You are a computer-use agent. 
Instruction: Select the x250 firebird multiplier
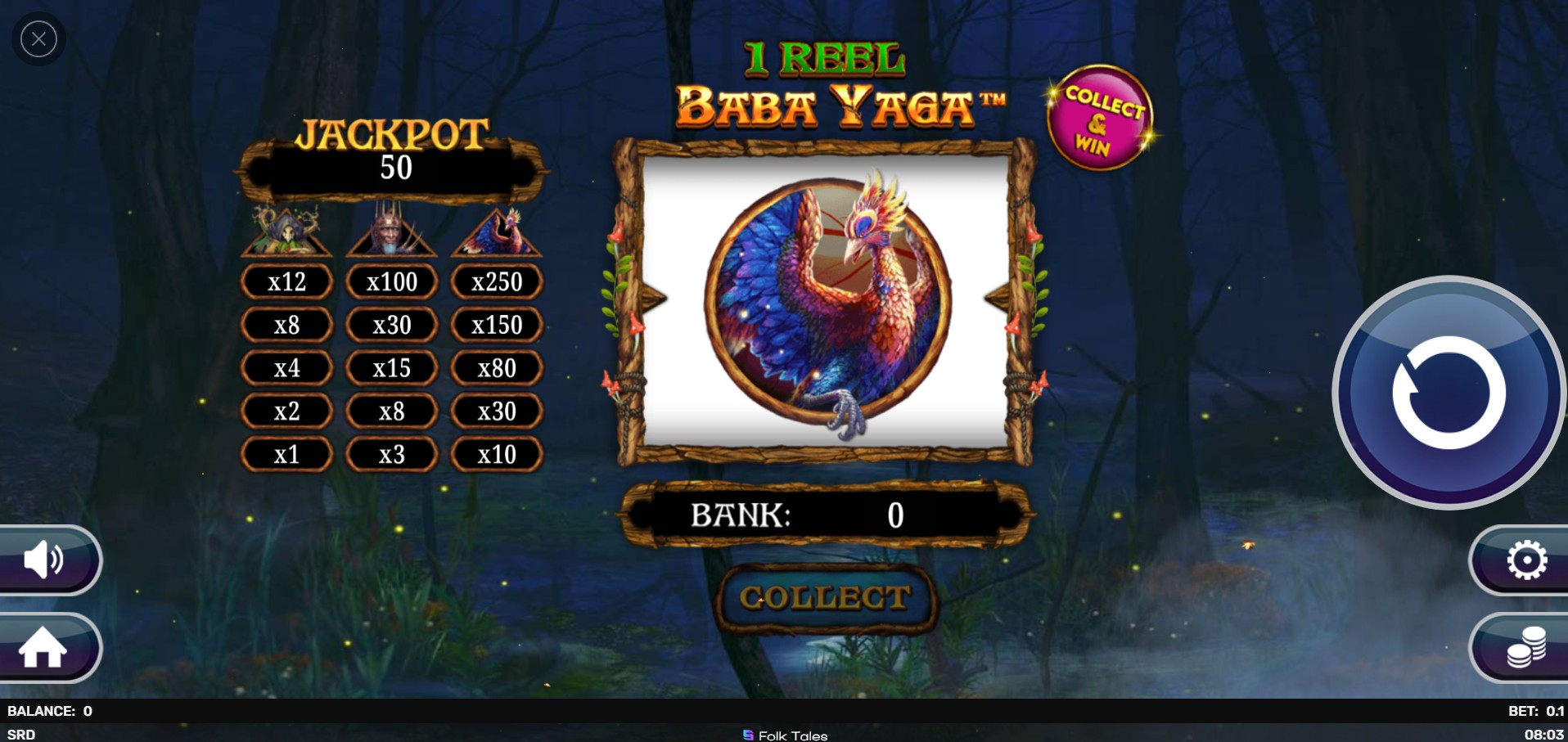(497, 281)
